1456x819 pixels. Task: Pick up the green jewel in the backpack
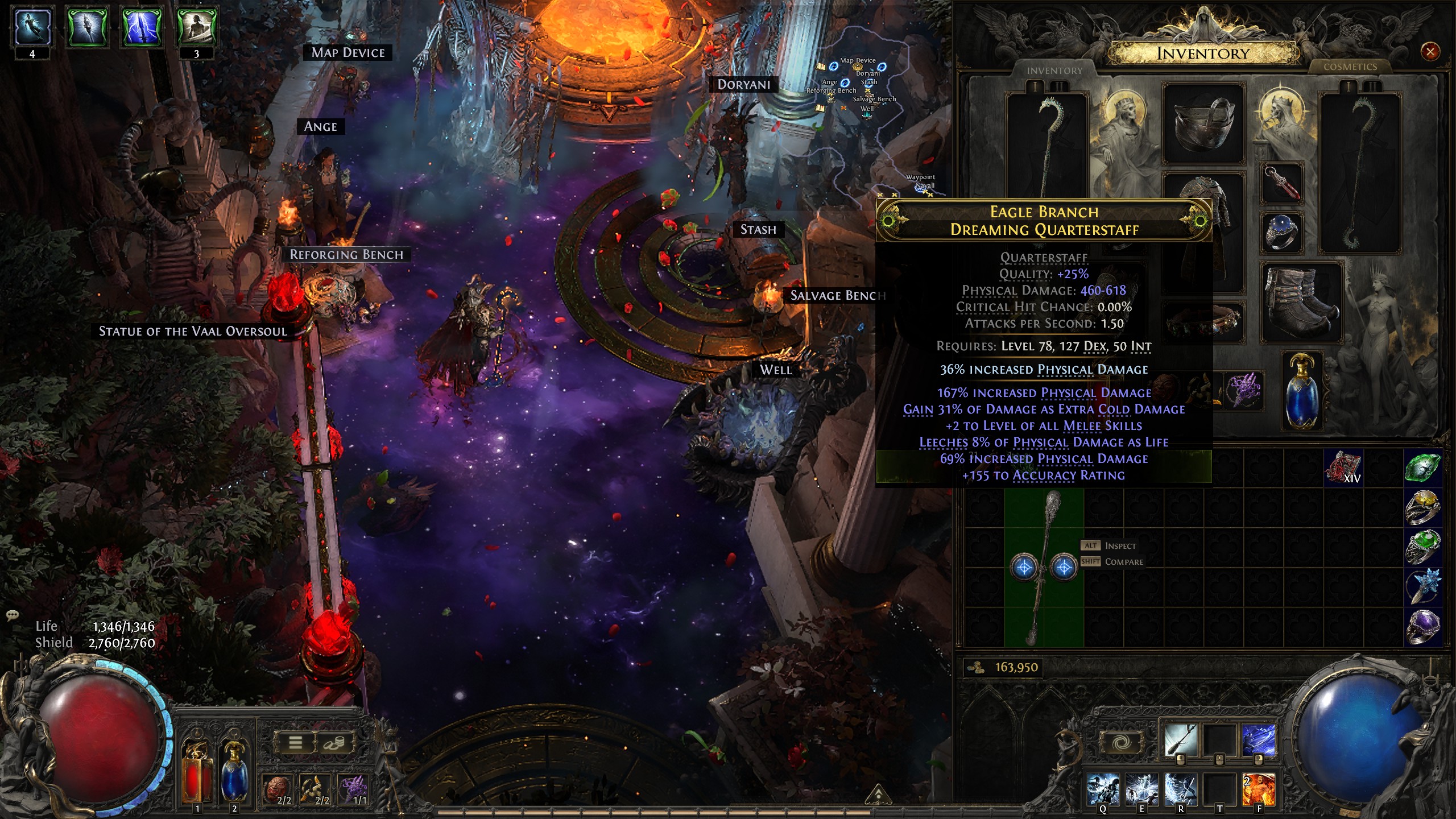click(1422, 468)
